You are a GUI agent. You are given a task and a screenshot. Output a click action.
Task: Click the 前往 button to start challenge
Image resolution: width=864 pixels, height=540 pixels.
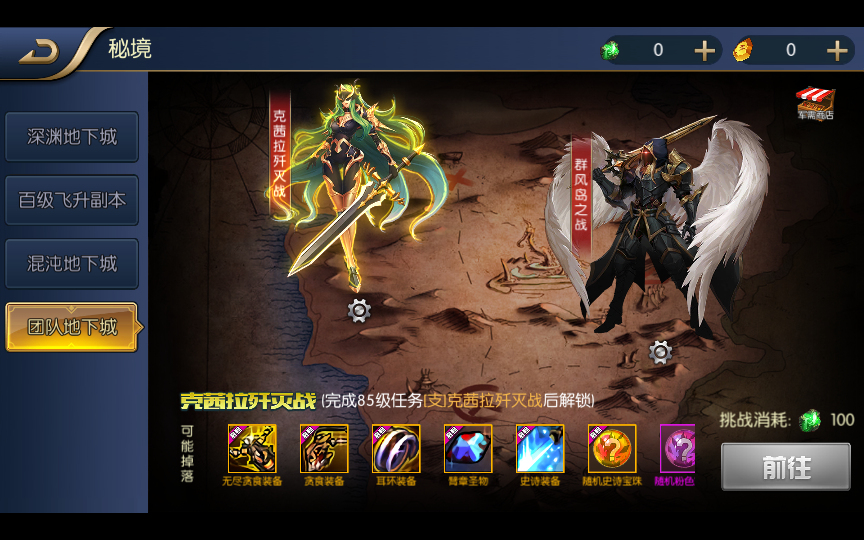(786, 467)
